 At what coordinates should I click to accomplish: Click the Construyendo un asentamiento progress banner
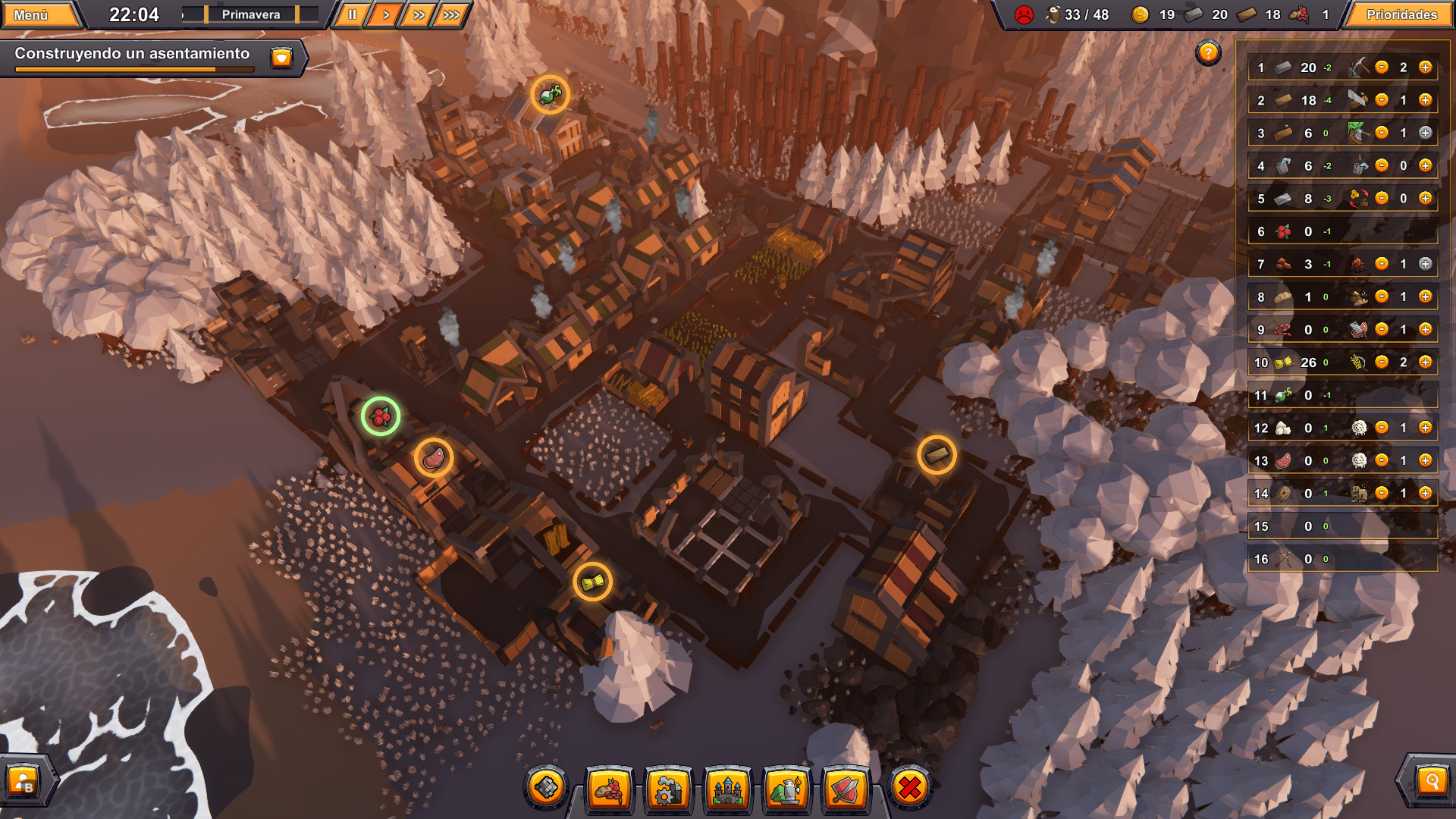pyautogui.click(x=133, y=55)
